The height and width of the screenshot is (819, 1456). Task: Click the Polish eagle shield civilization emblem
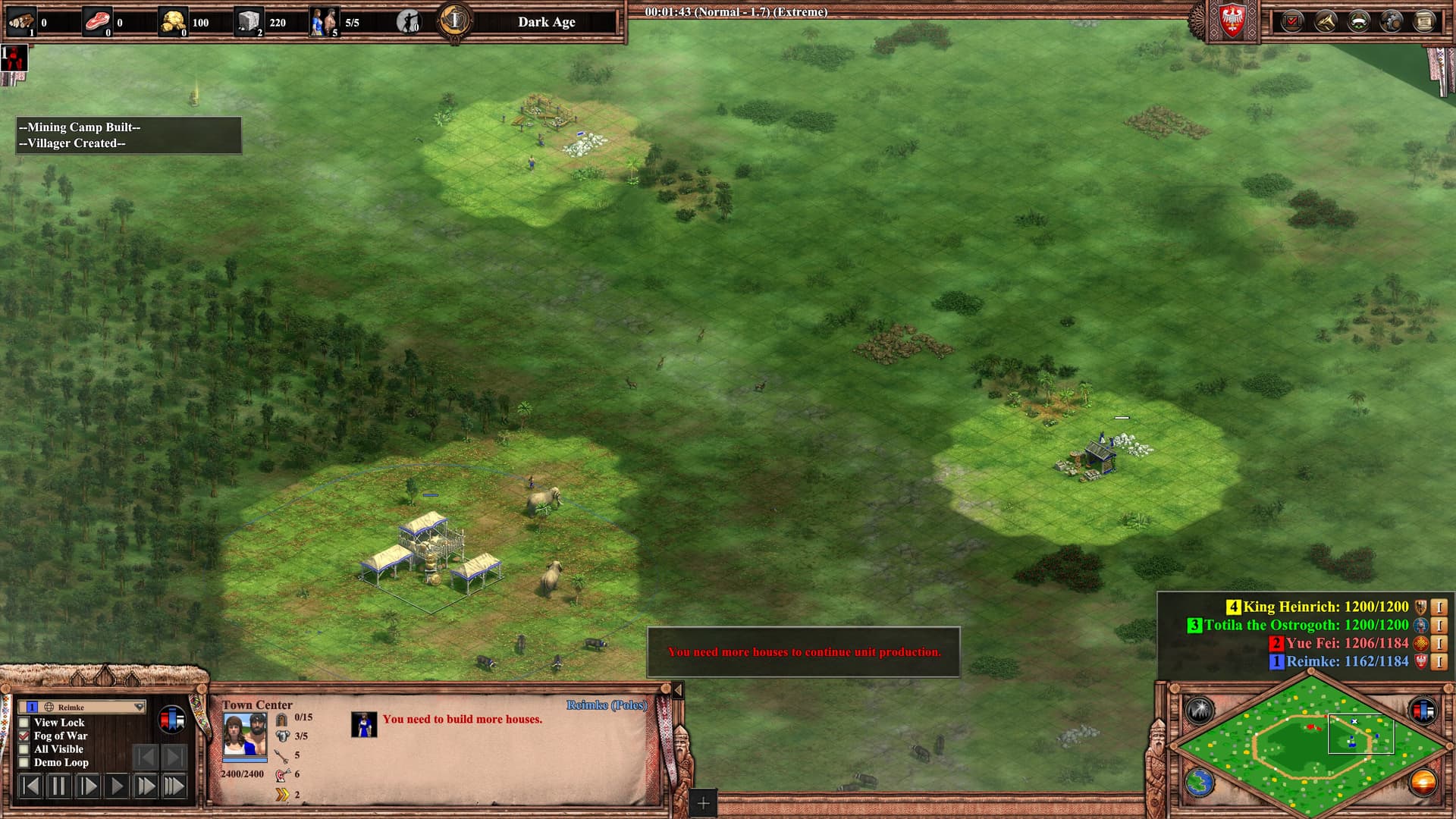(x=1232, y=21)
